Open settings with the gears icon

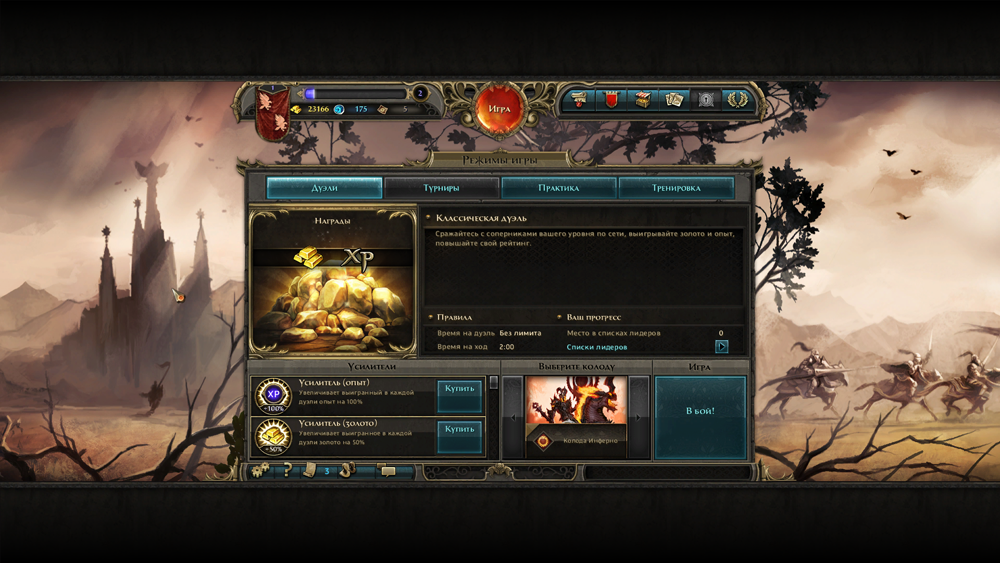[260, 470]
